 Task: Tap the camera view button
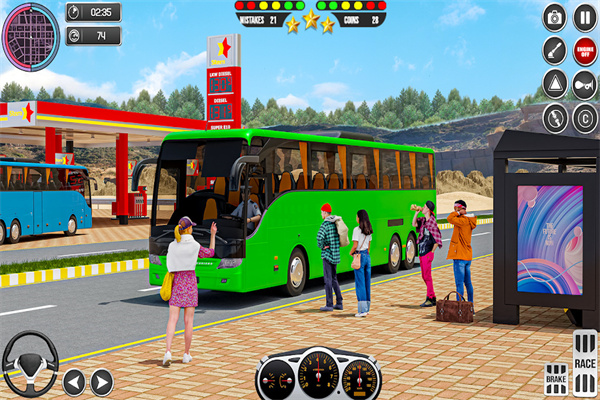point(555,17)
